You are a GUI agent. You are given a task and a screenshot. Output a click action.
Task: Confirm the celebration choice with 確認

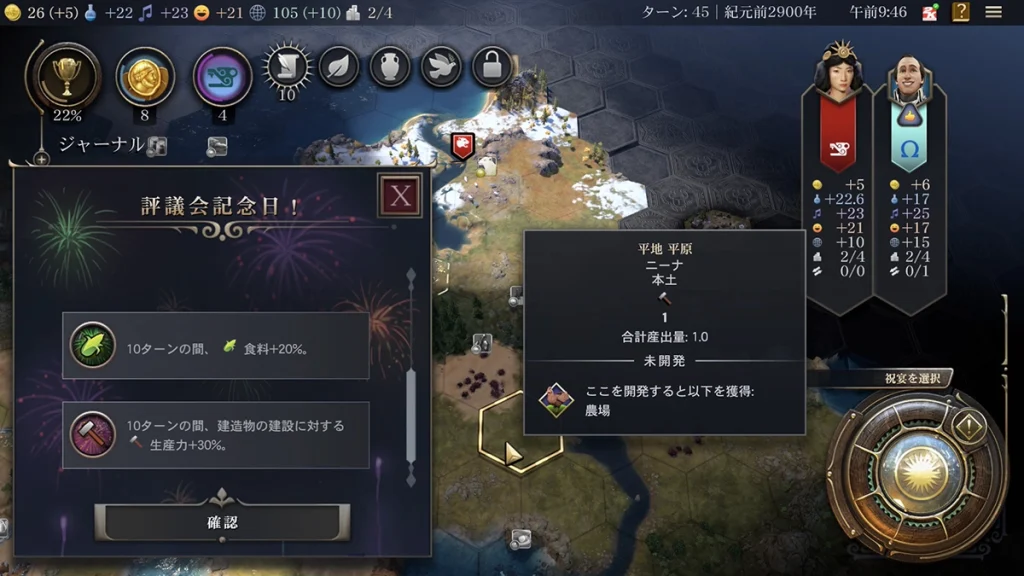(x=222, y=522)
